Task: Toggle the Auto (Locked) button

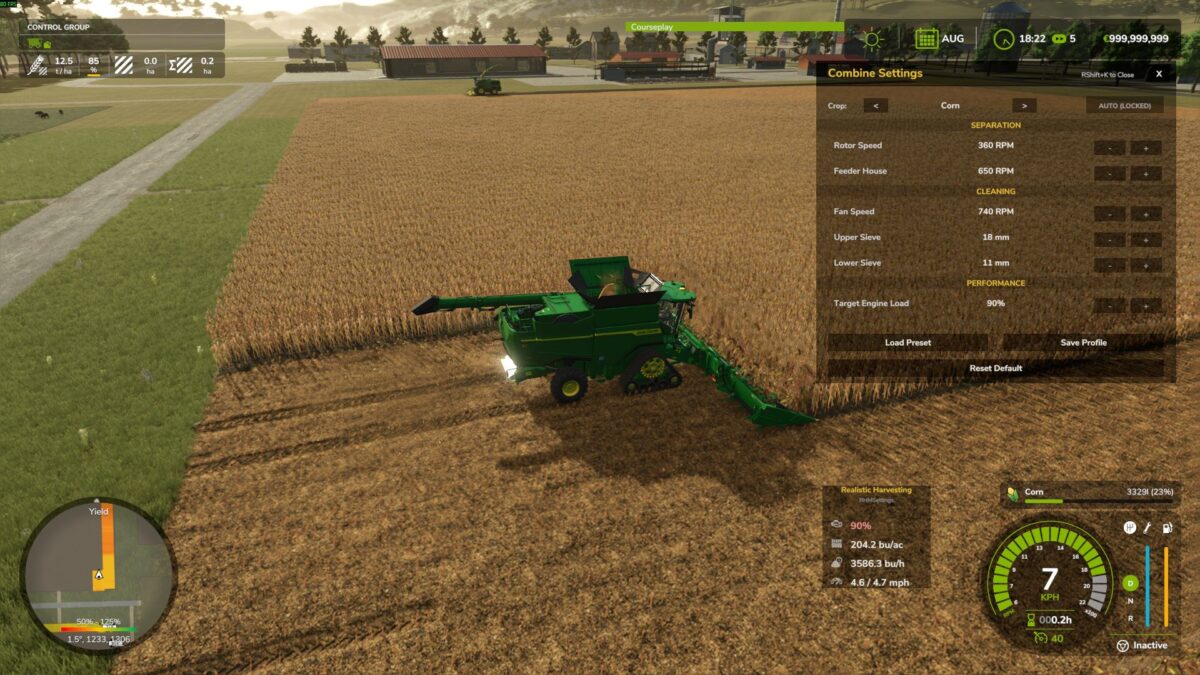Action: (x=1124, y=105)
